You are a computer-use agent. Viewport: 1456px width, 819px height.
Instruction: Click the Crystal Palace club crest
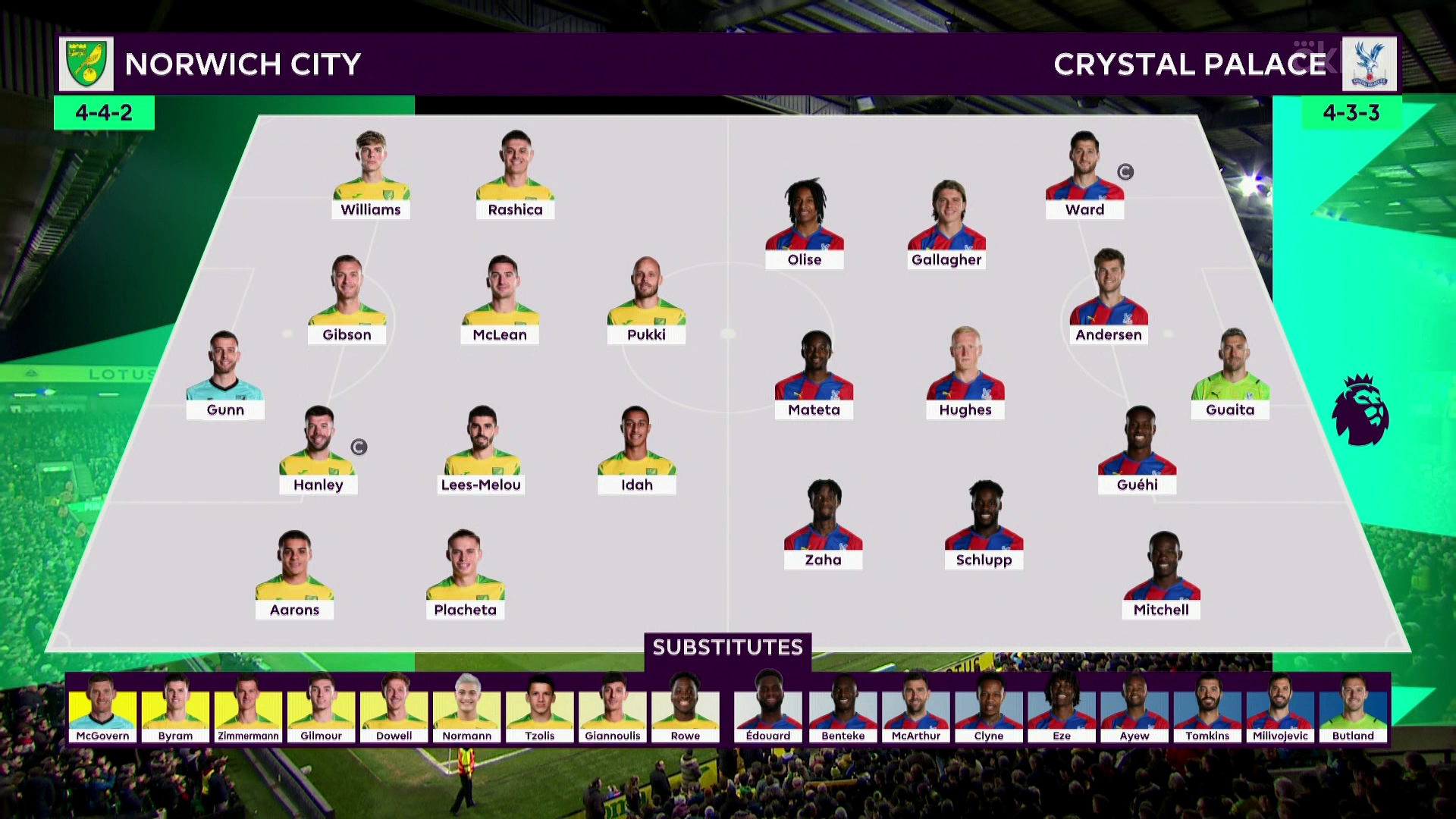1369,64
